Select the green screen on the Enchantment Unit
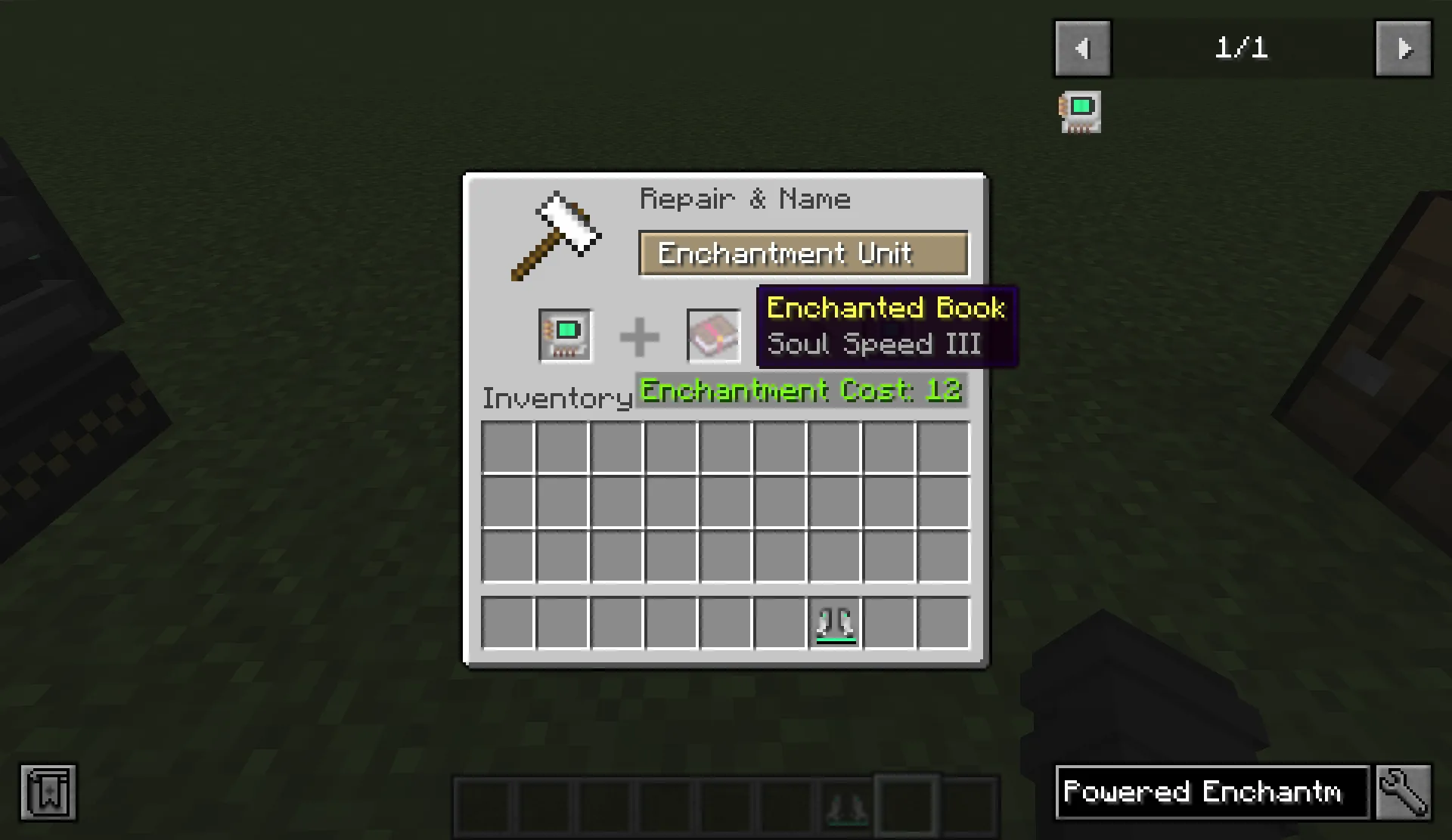Viewport: 1452px width, 840px height. coord(566,330)
